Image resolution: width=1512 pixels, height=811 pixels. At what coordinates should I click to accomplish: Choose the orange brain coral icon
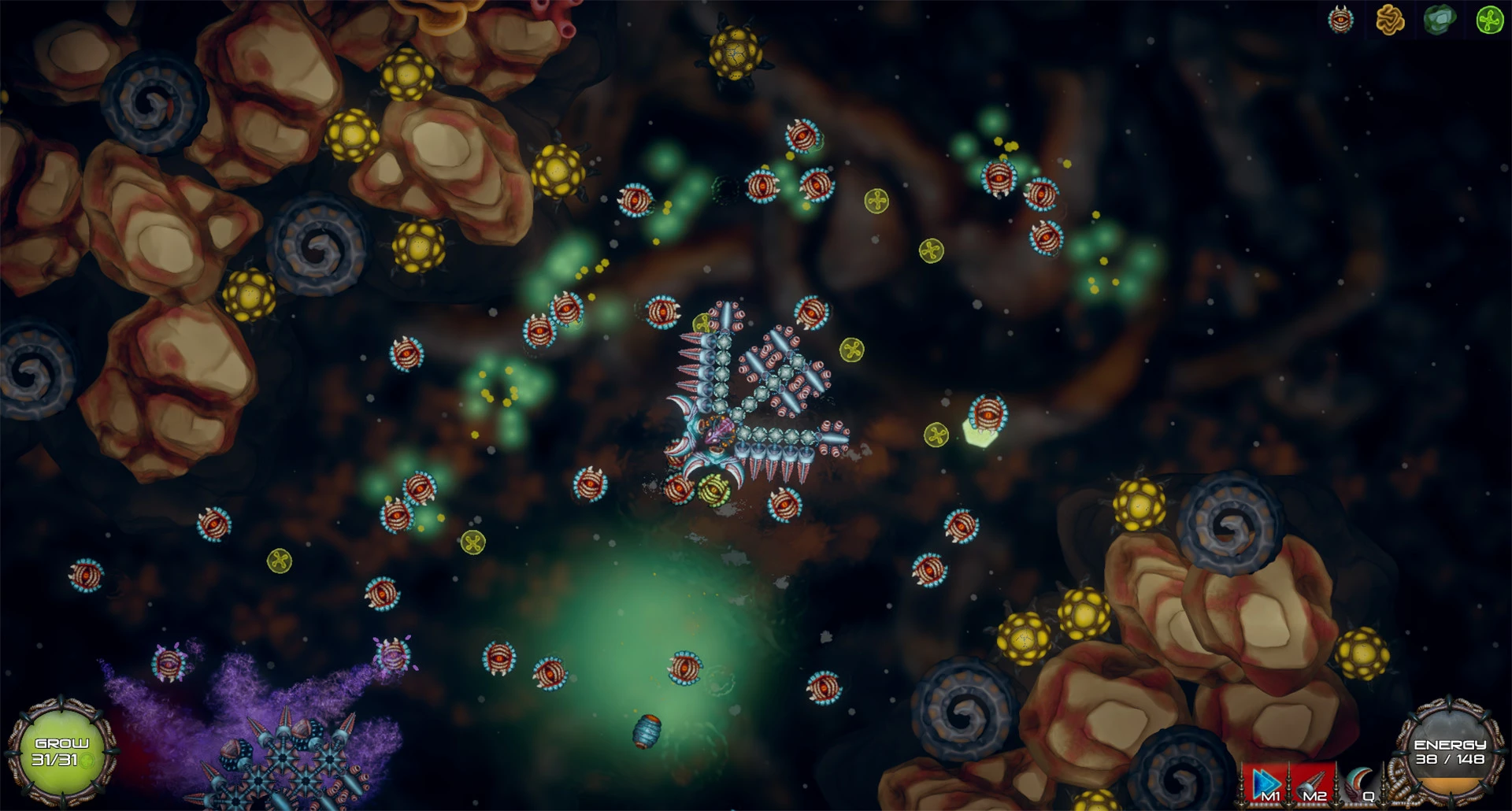coord(1390,20)
